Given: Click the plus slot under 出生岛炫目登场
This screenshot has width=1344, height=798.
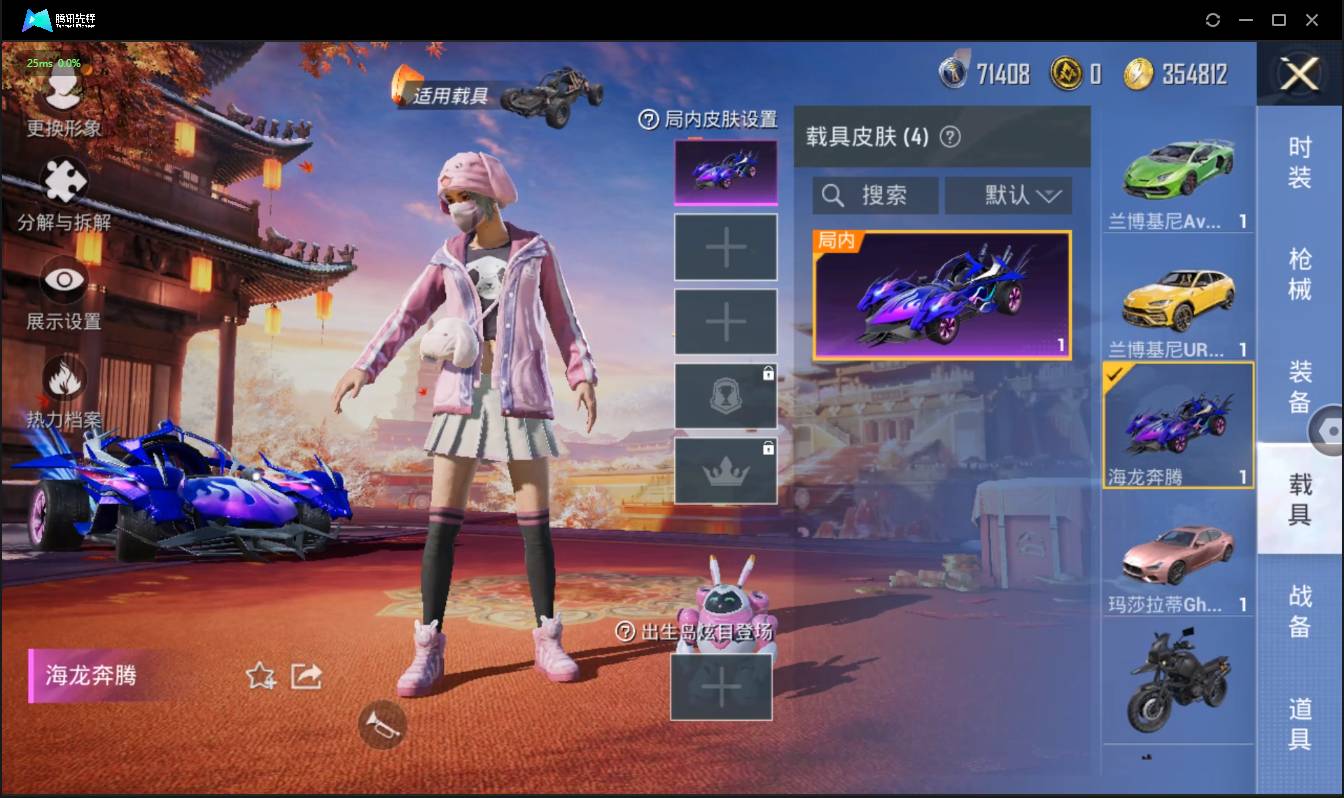Looking at the screenshot, I should (x=722, y=688).
